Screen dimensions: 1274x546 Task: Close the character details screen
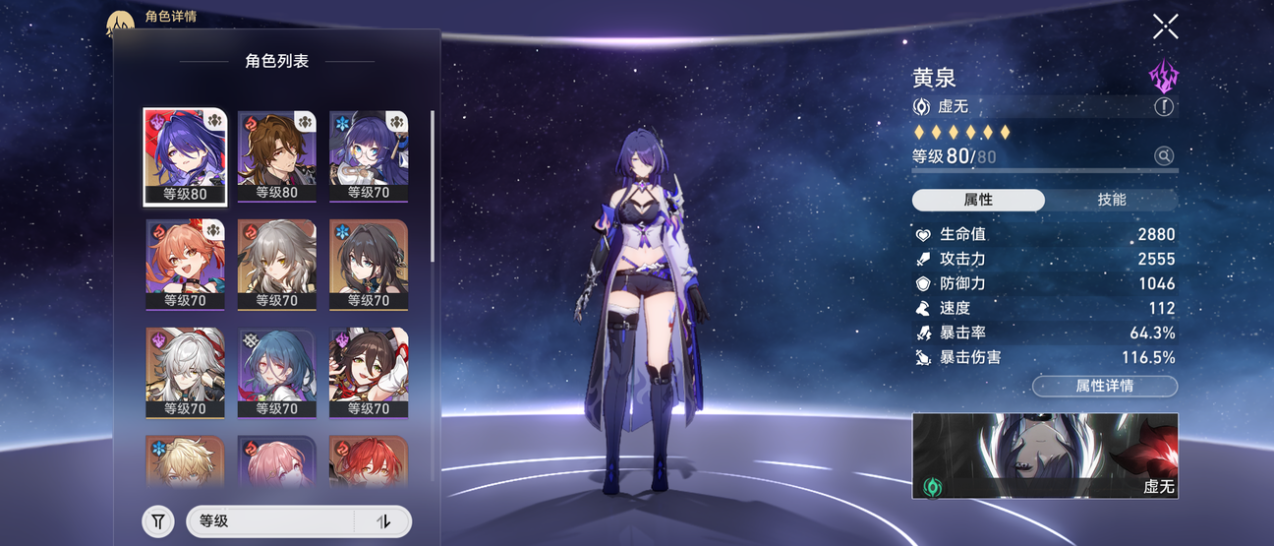[1165, 27]
